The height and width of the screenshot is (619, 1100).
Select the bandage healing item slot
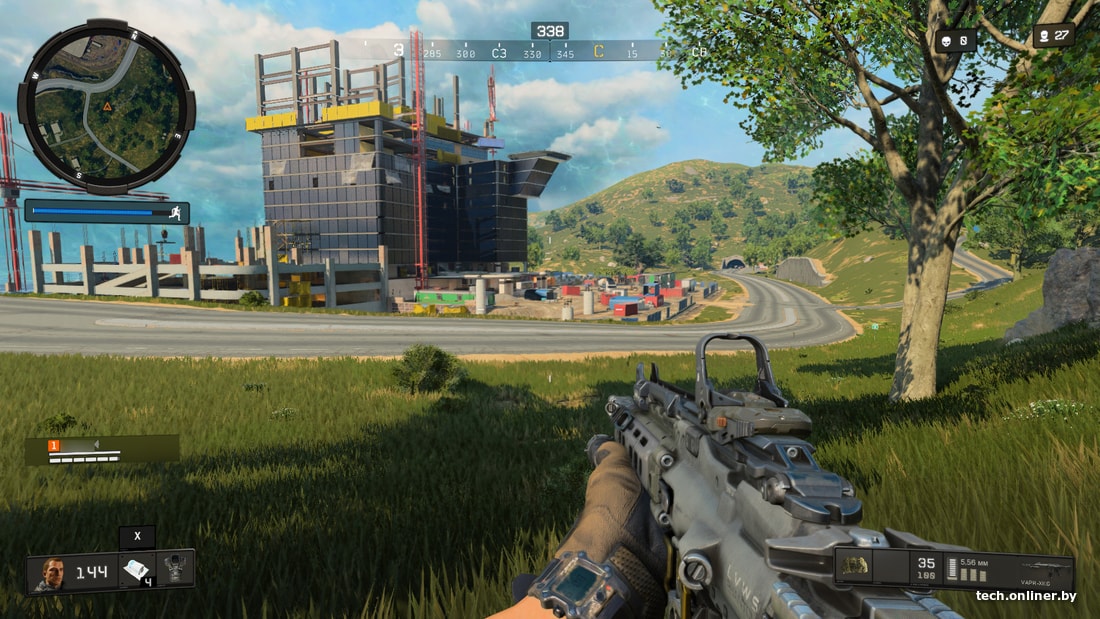(136, 570)
